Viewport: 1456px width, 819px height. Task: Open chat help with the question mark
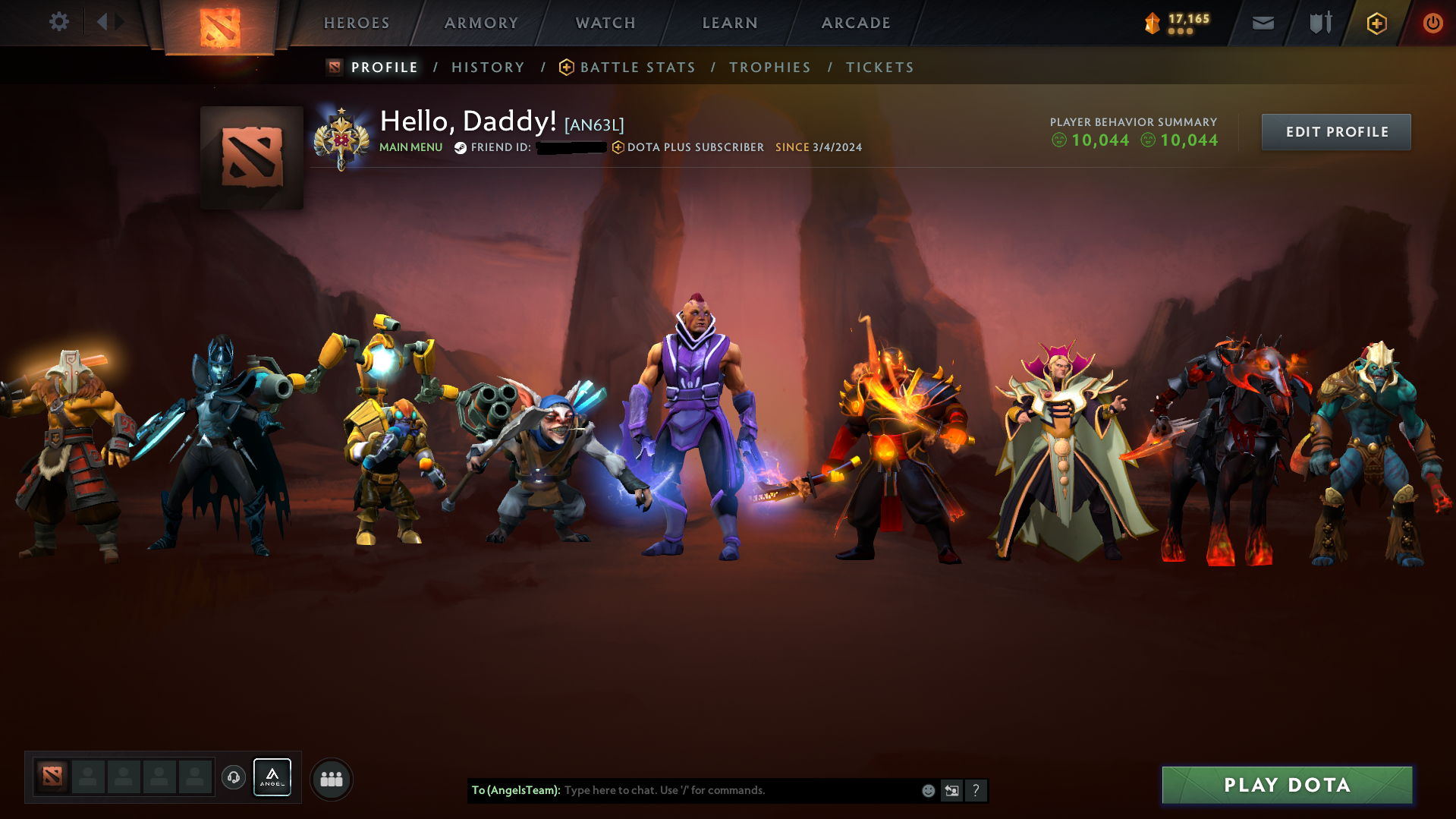[x=976, y=790]
